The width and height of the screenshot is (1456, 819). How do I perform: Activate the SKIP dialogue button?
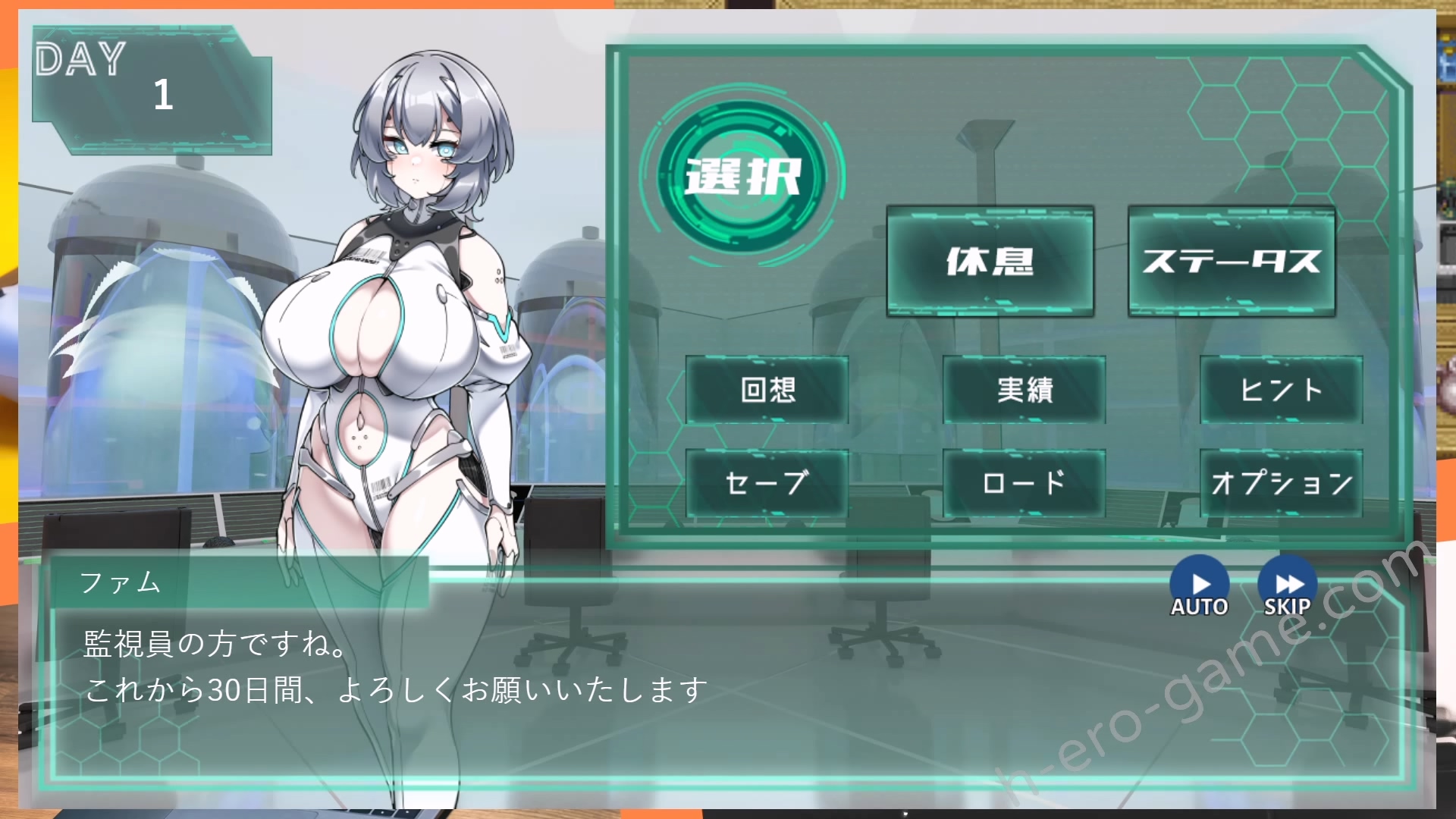pyautogui.click(x=1287, y=587)
